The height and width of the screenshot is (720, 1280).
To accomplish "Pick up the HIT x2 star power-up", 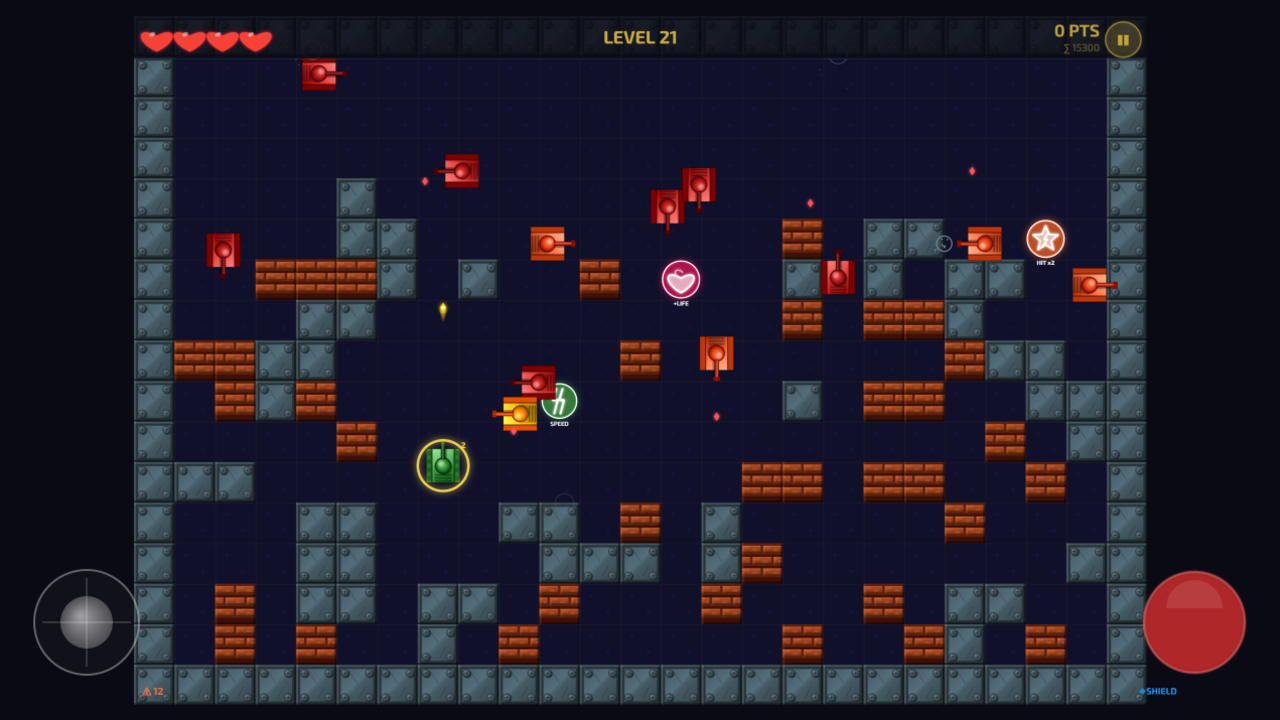I will [1044, 240].
